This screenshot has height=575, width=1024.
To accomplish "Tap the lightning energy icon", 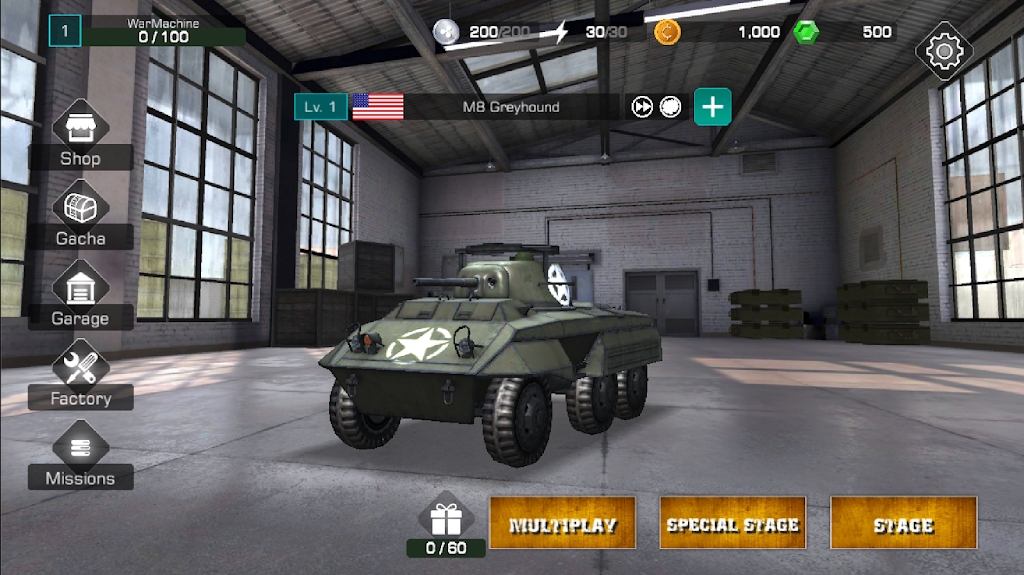I will click(562, 32).
